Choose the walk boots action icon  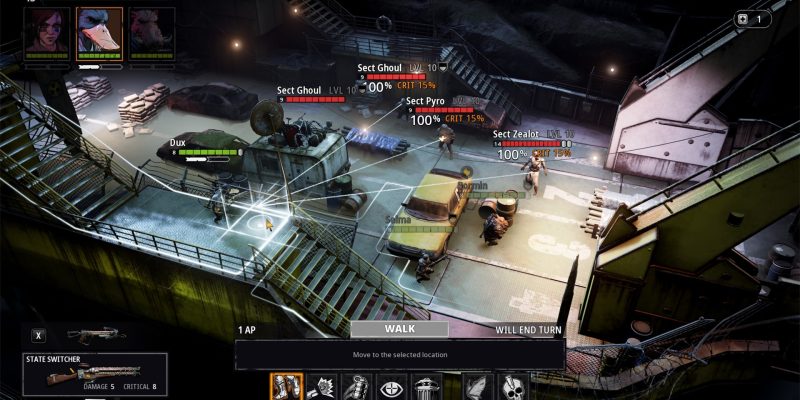click(285, 386)
